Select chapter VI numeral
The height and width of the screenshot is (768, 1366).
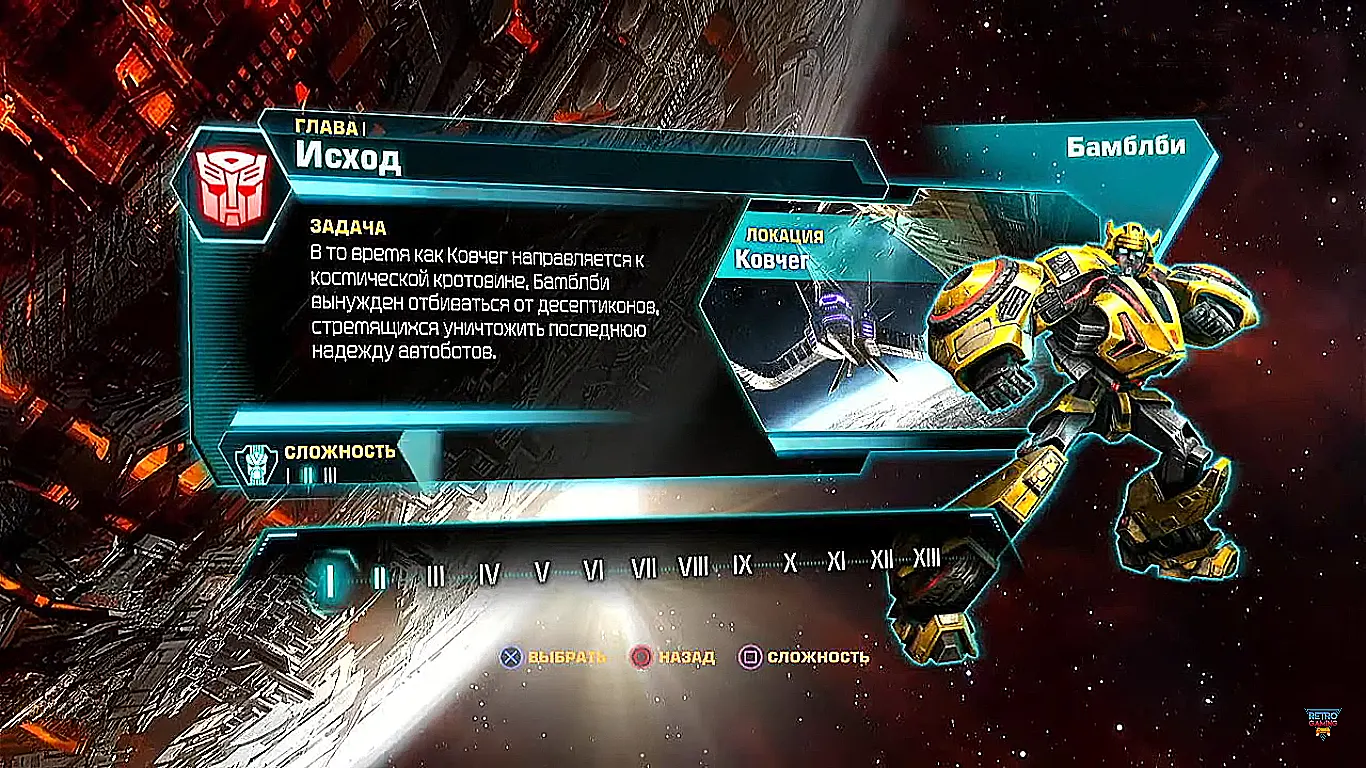coord(594,570)
